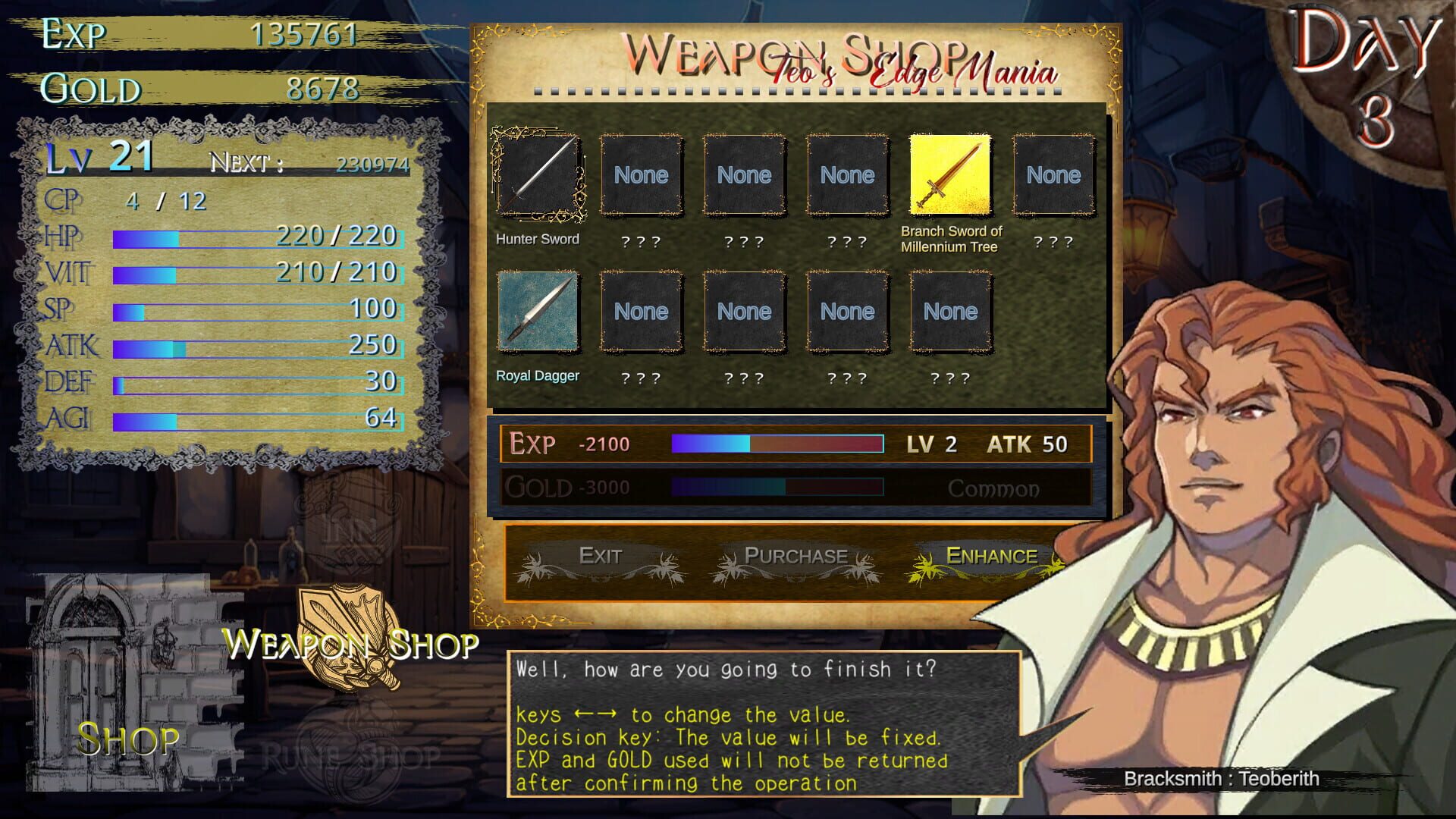Click the greyed GOLD cost bar
The width and height of the screenshot is (1456, 819).
pos(777,488)
